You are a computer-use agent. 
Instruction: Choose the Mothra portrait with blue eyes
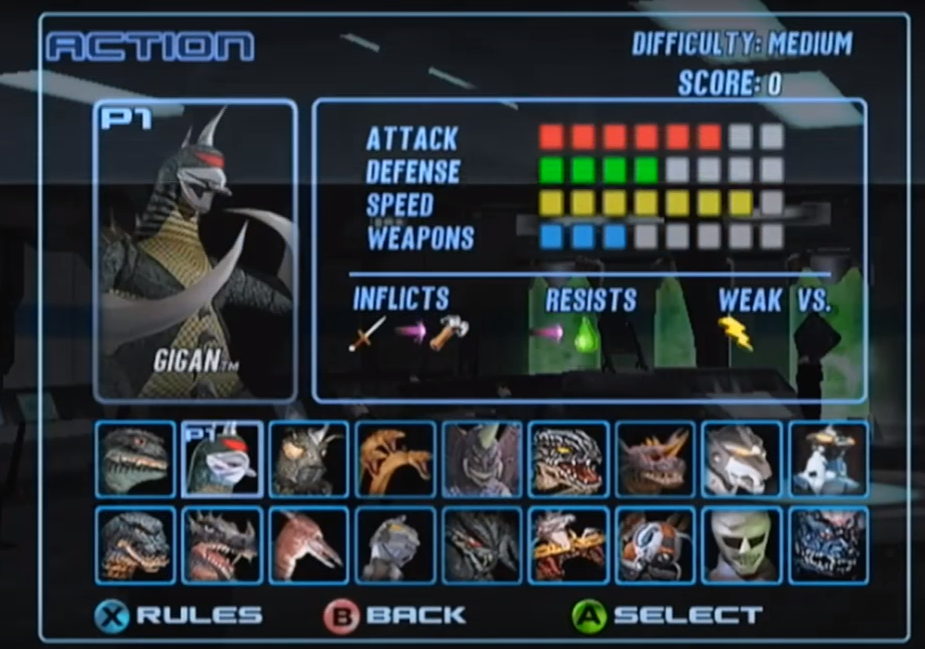654,545
